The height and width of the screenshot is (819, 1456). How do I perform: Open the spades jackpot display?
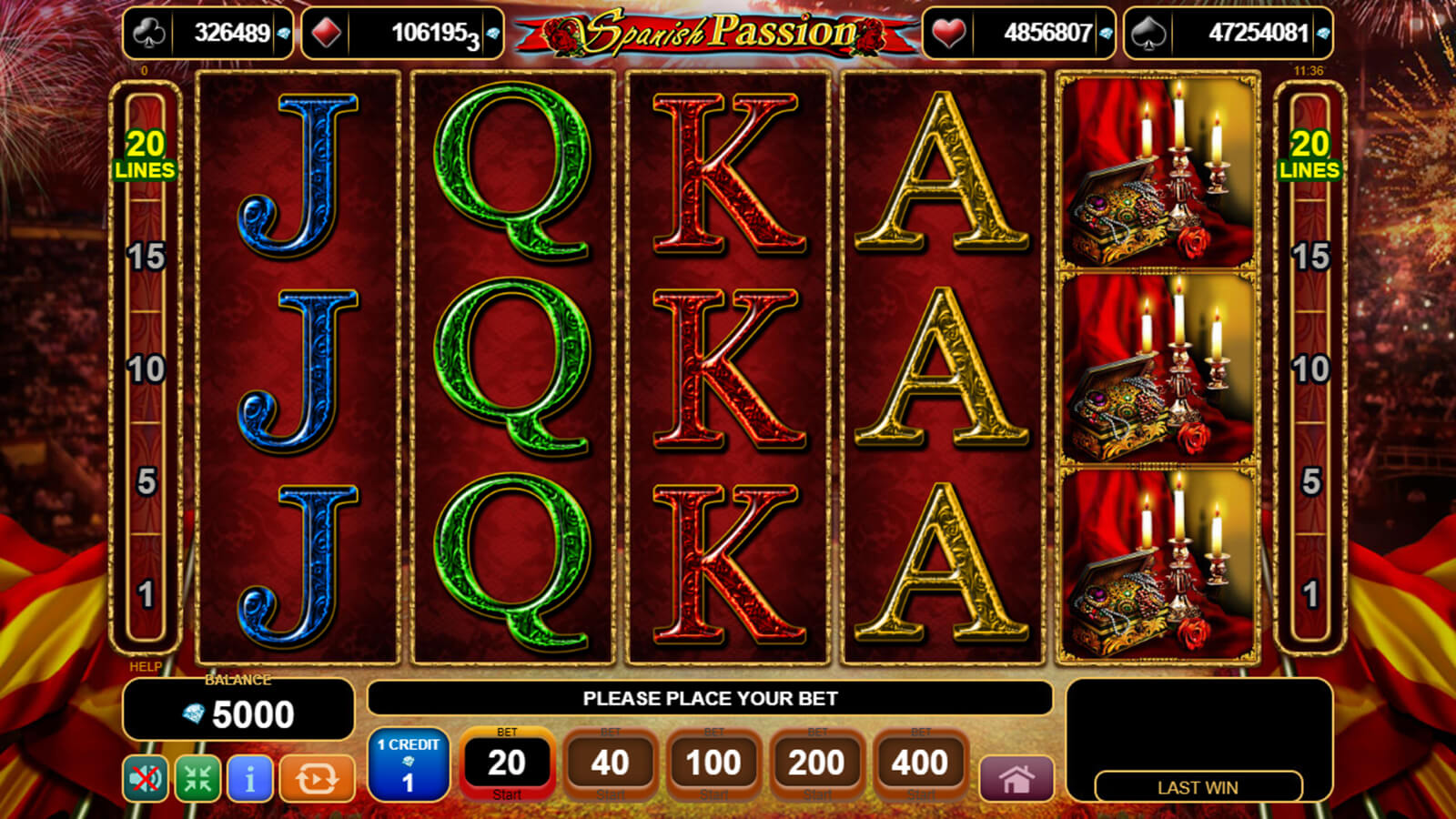point(1228,34)
